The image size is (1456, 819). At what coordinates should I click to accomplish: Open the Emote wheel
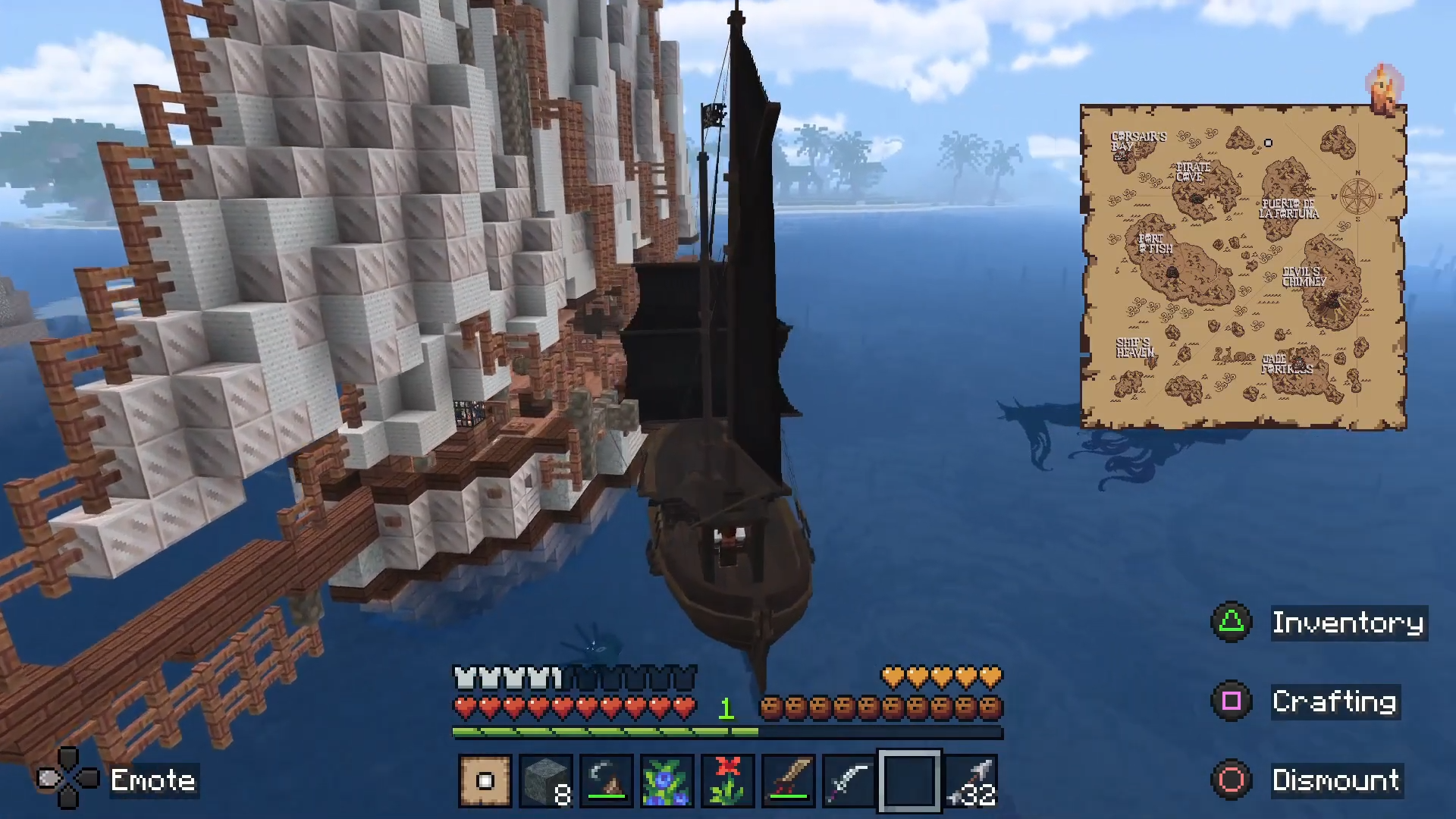(x=152, y=780)
